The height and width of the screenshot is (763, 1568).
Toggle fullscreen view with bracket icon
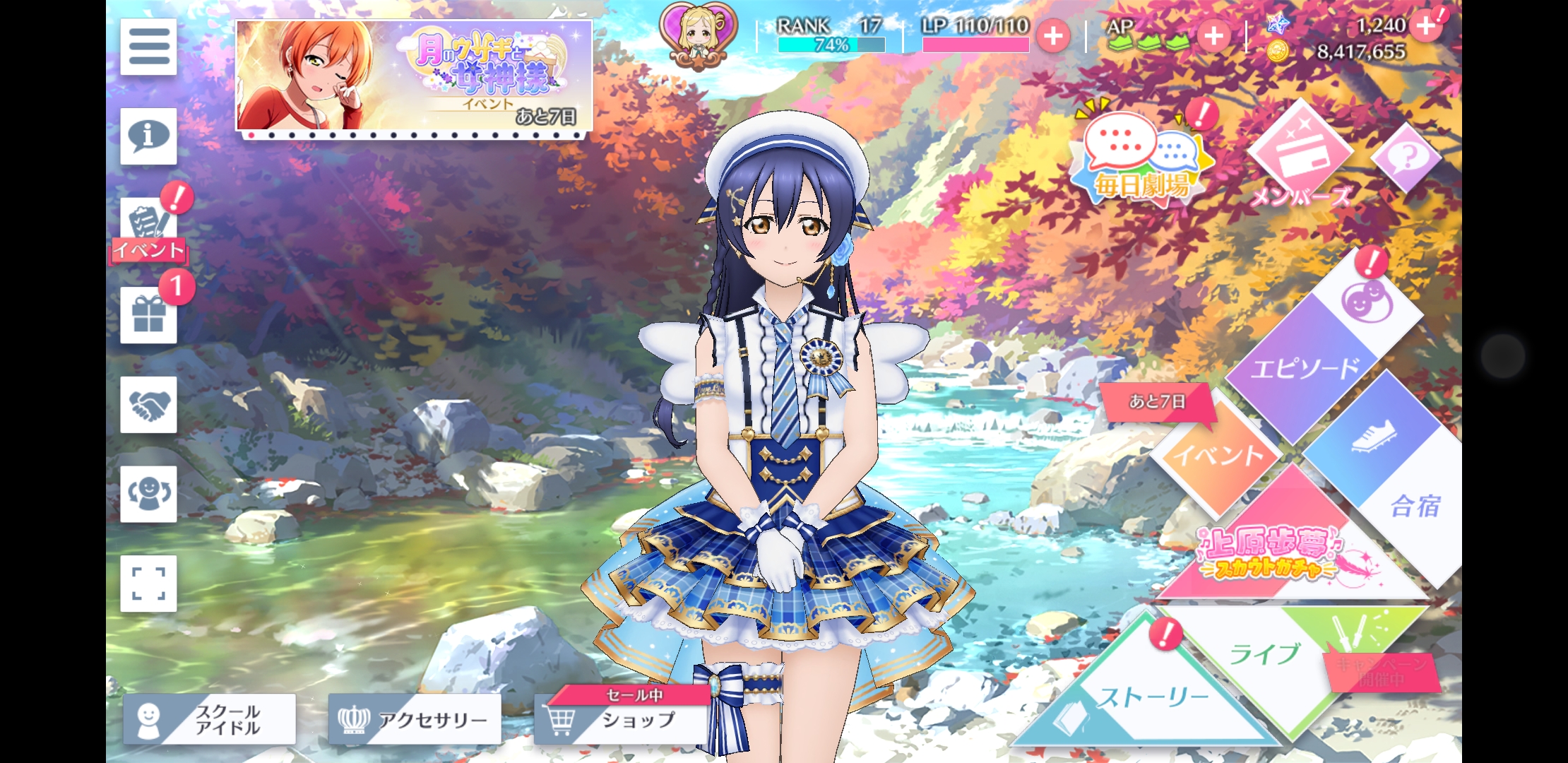(x=148, y=584)
